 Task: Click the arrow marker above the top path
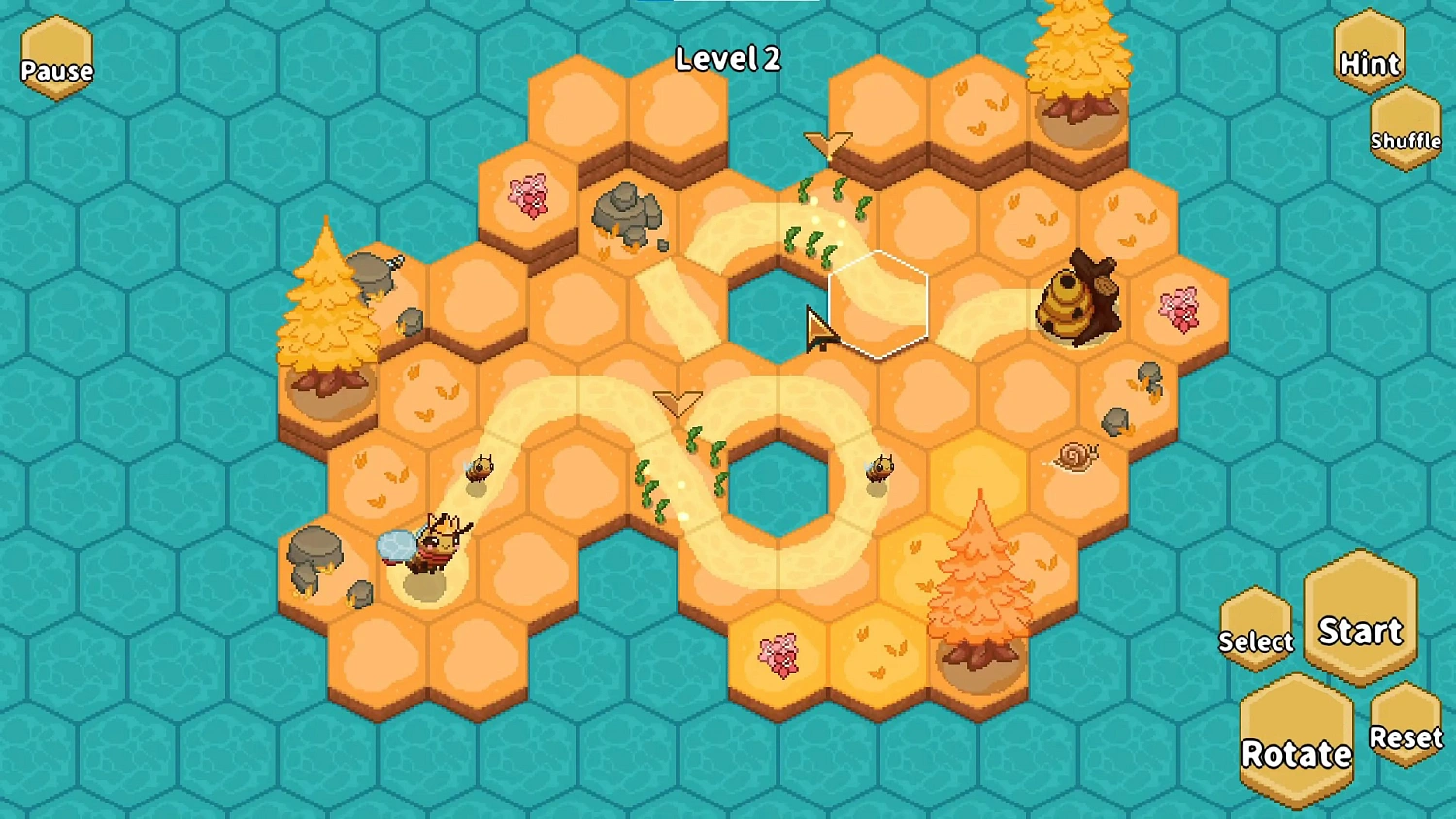827,146
